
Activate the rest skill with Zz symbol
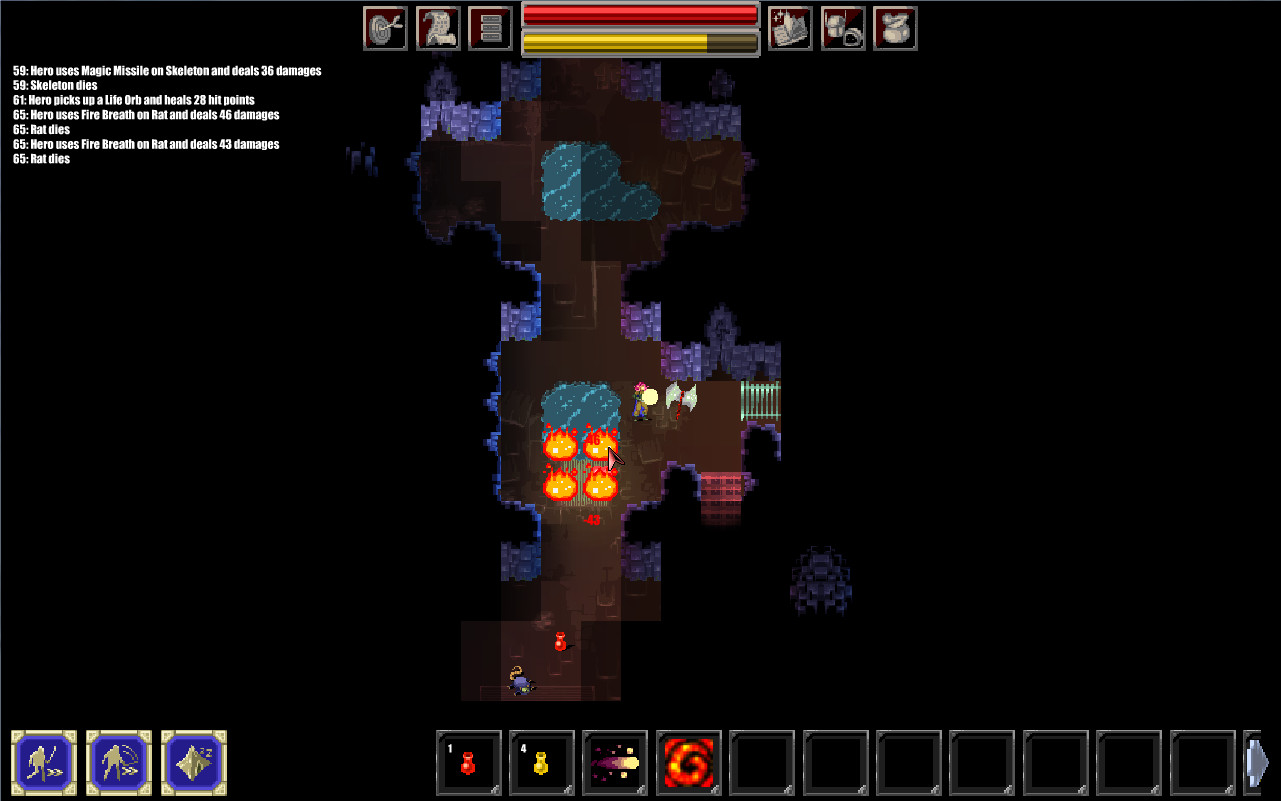(x=192, y=762)
